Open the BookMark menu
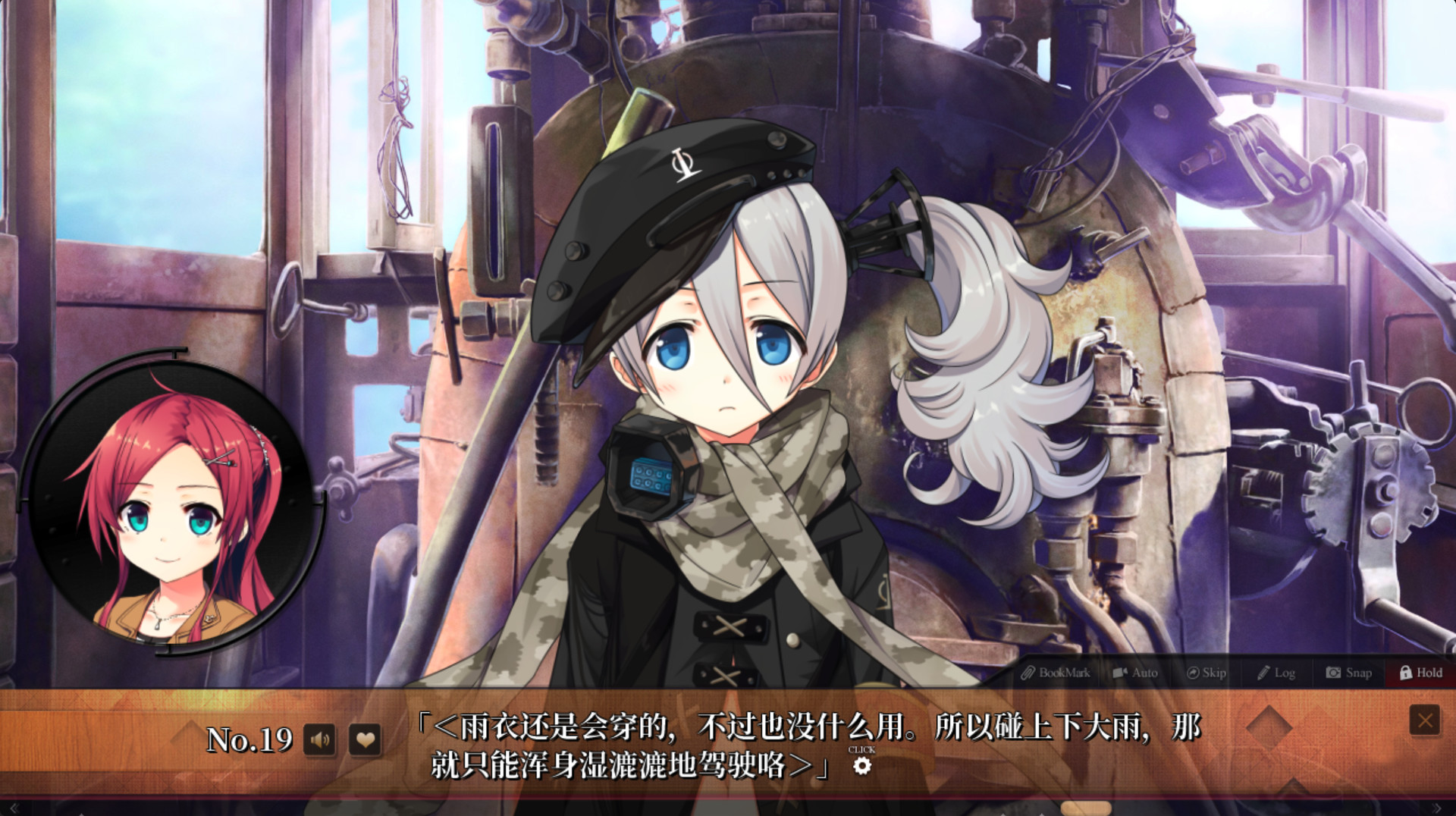Screen dimensions: 1456x816 pos(1056,673)
